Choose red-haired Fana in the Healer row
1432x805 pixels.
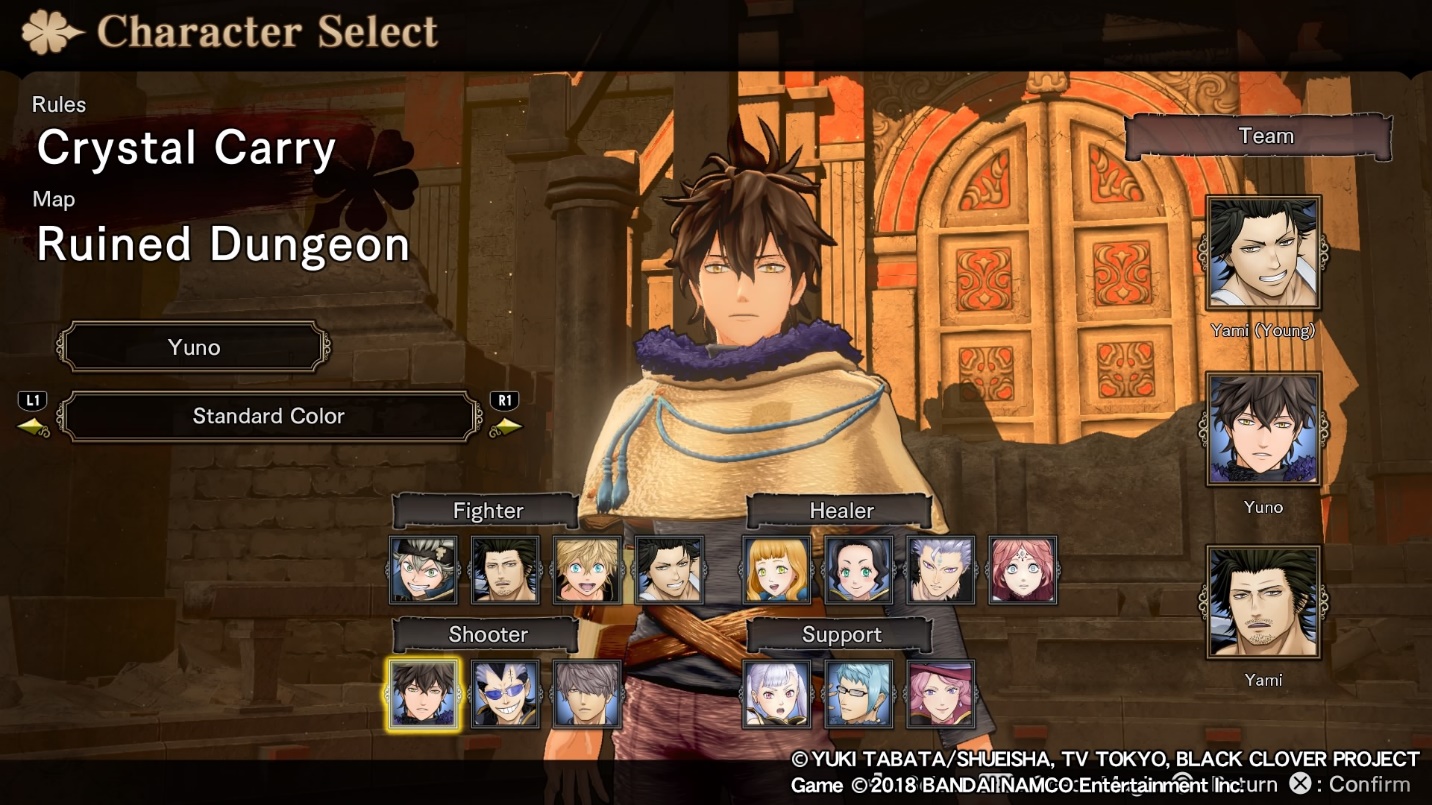tap(1023, 570)
